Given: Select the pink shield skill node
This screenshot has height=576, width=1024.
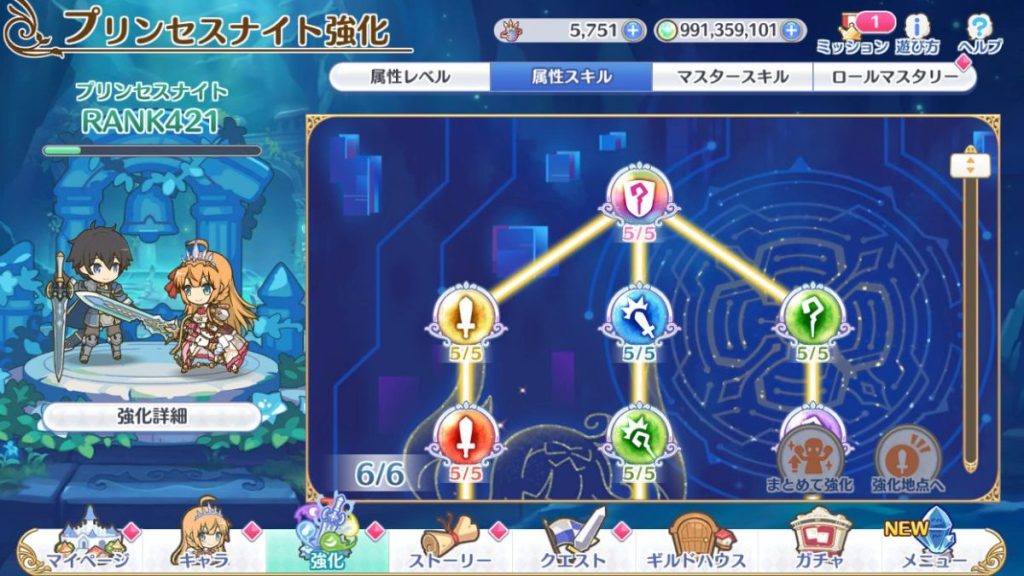Looking at the screenshot, I should point(638,195).
